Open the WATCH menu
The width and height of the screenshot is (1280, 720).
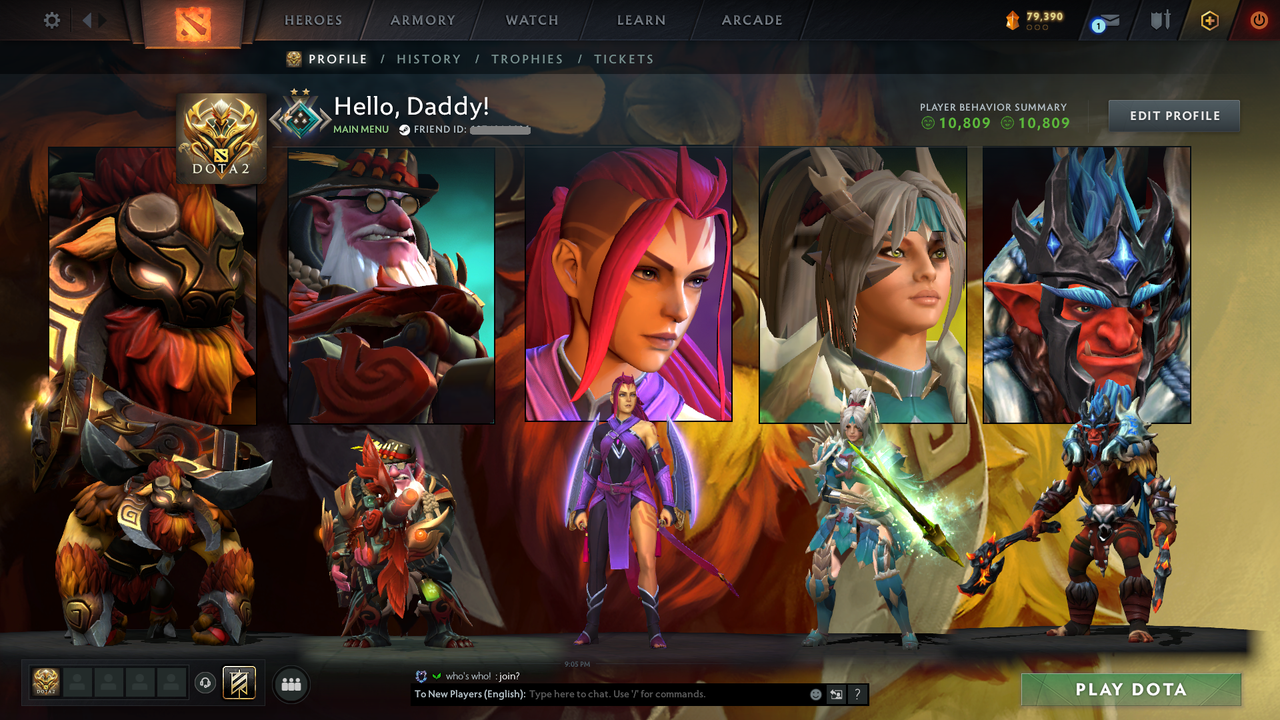[531, 20]
